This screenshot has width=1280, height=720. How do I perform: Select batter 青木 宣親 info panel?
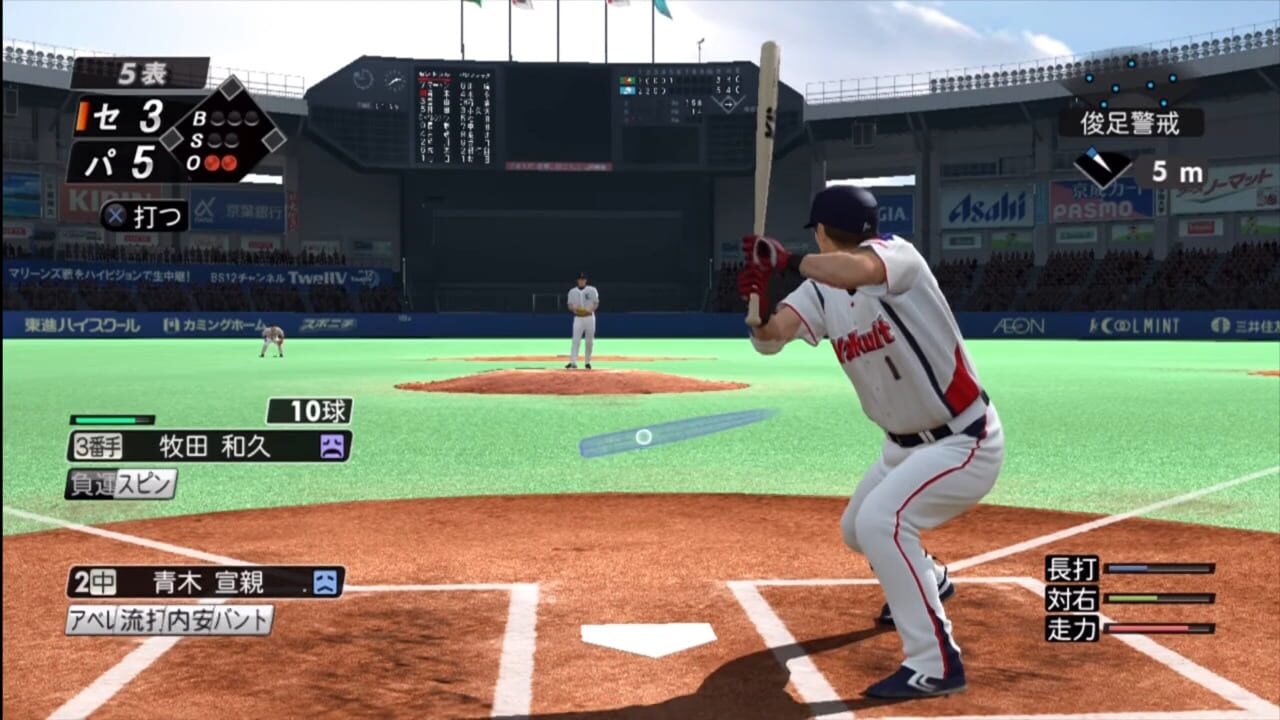[205, 582]
